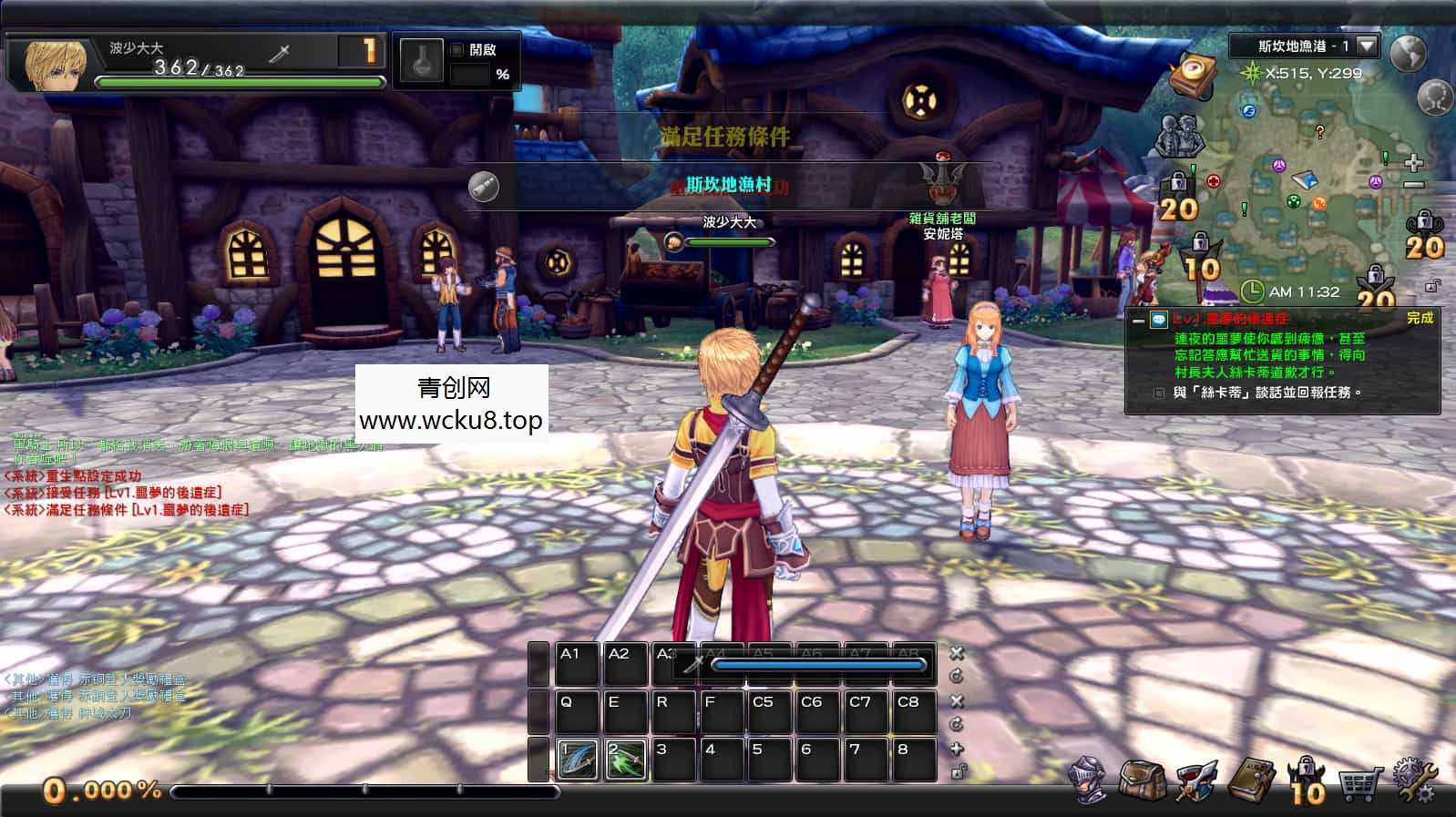Toggle the hotbar lock padlock icon
1456x817 pixels.
pyautogui.click(x=958, y=771)
